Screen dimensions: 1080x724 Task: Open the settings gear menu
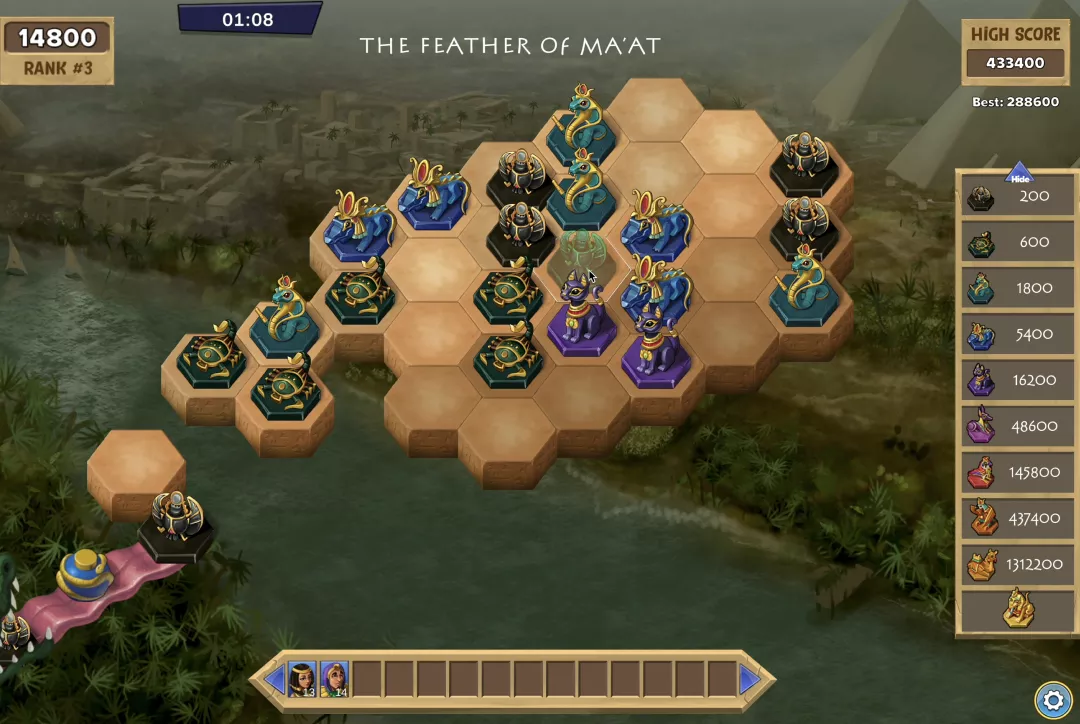(x=1053, y=700)
